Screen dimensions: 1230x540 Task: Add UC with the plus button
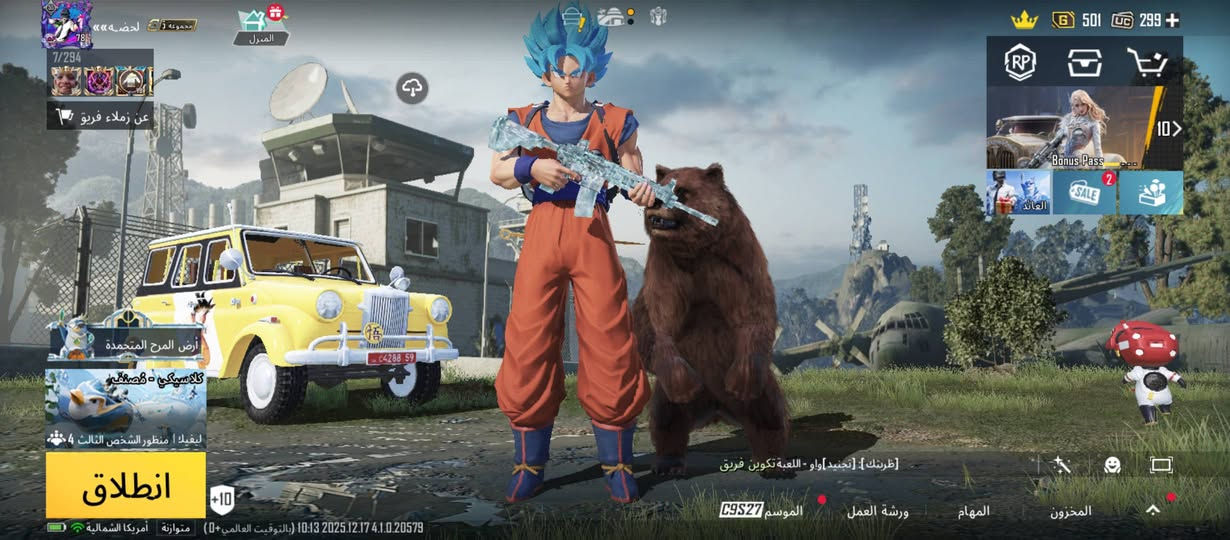click(1172, 20)
